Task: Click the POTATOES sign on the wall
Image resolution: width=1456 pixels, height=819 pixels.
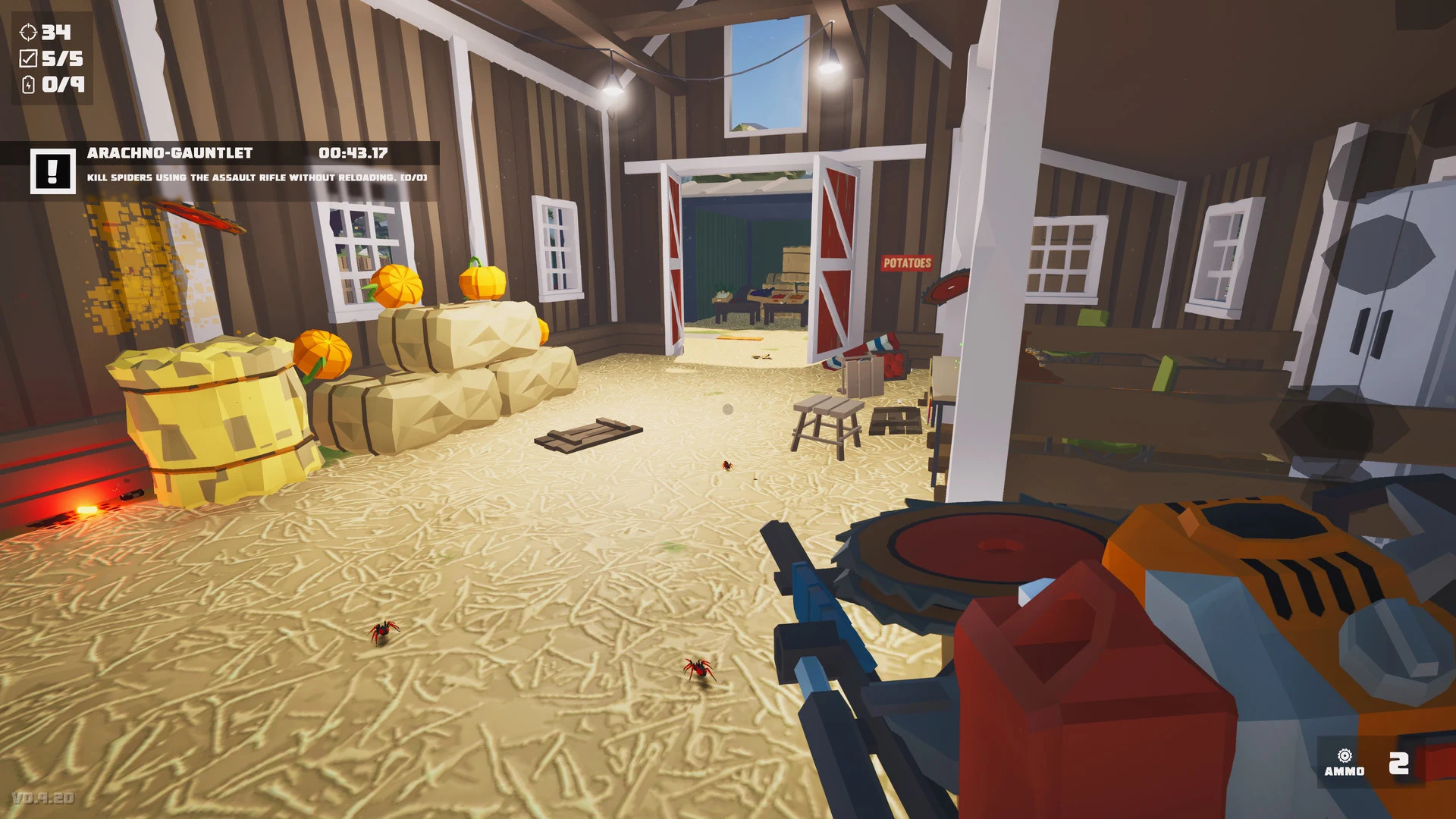Action: point(907,264)
